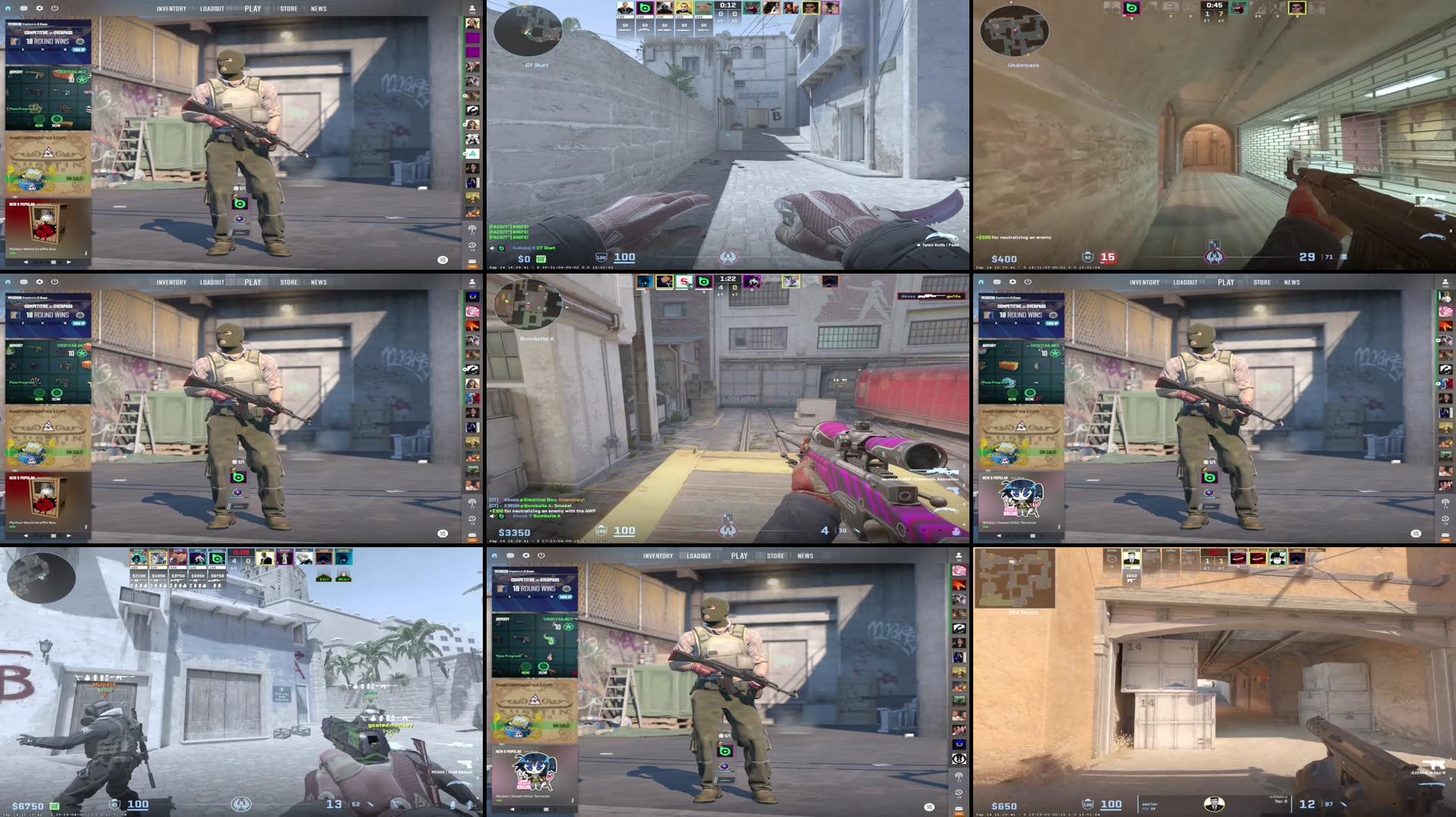This screenshot has height=817, width=1456.
Task: Open game settings via the gear icon
Action: (39, 8)
